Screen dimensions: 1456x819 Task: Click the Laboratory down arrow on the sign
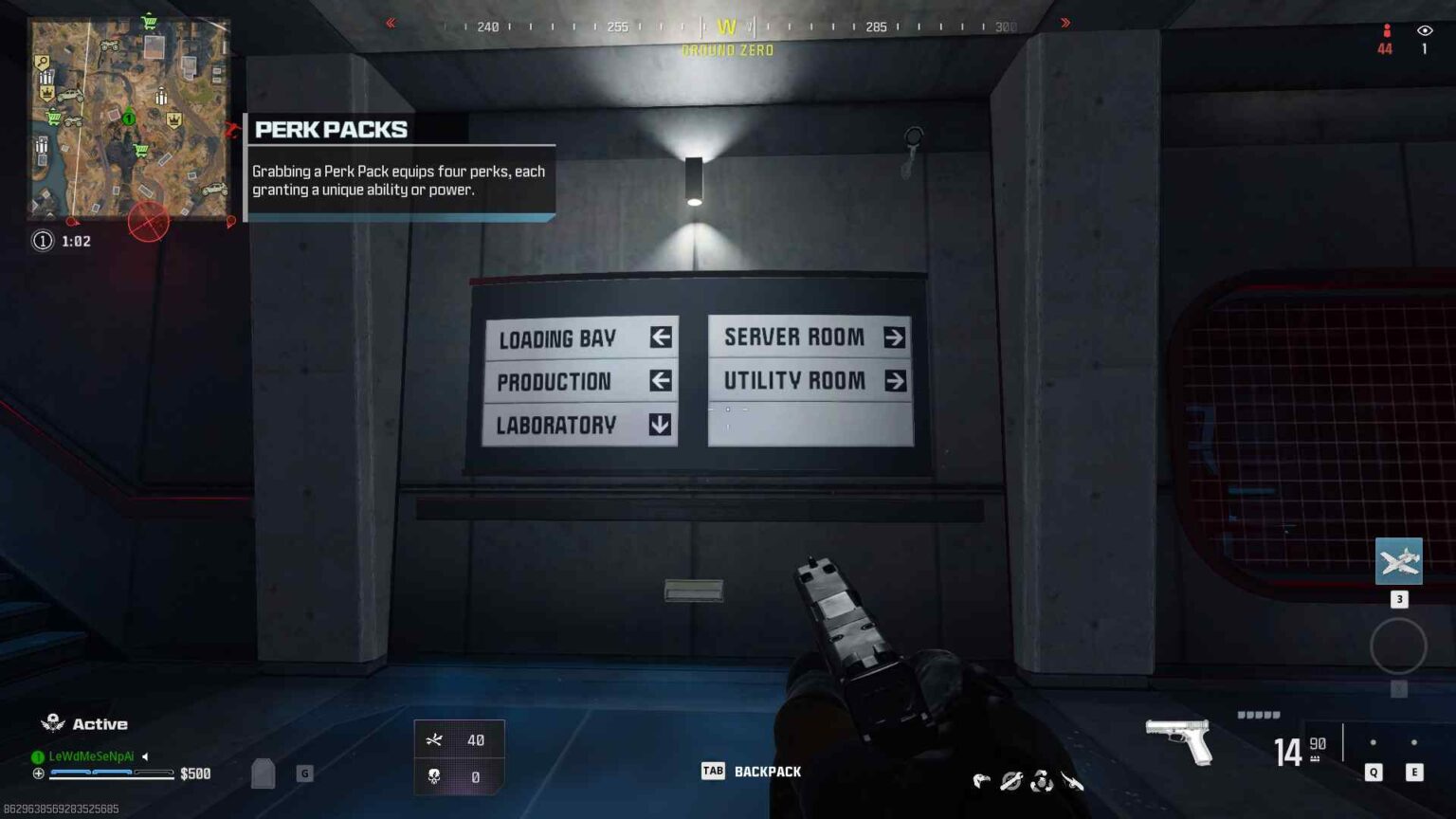coord(658,426)
